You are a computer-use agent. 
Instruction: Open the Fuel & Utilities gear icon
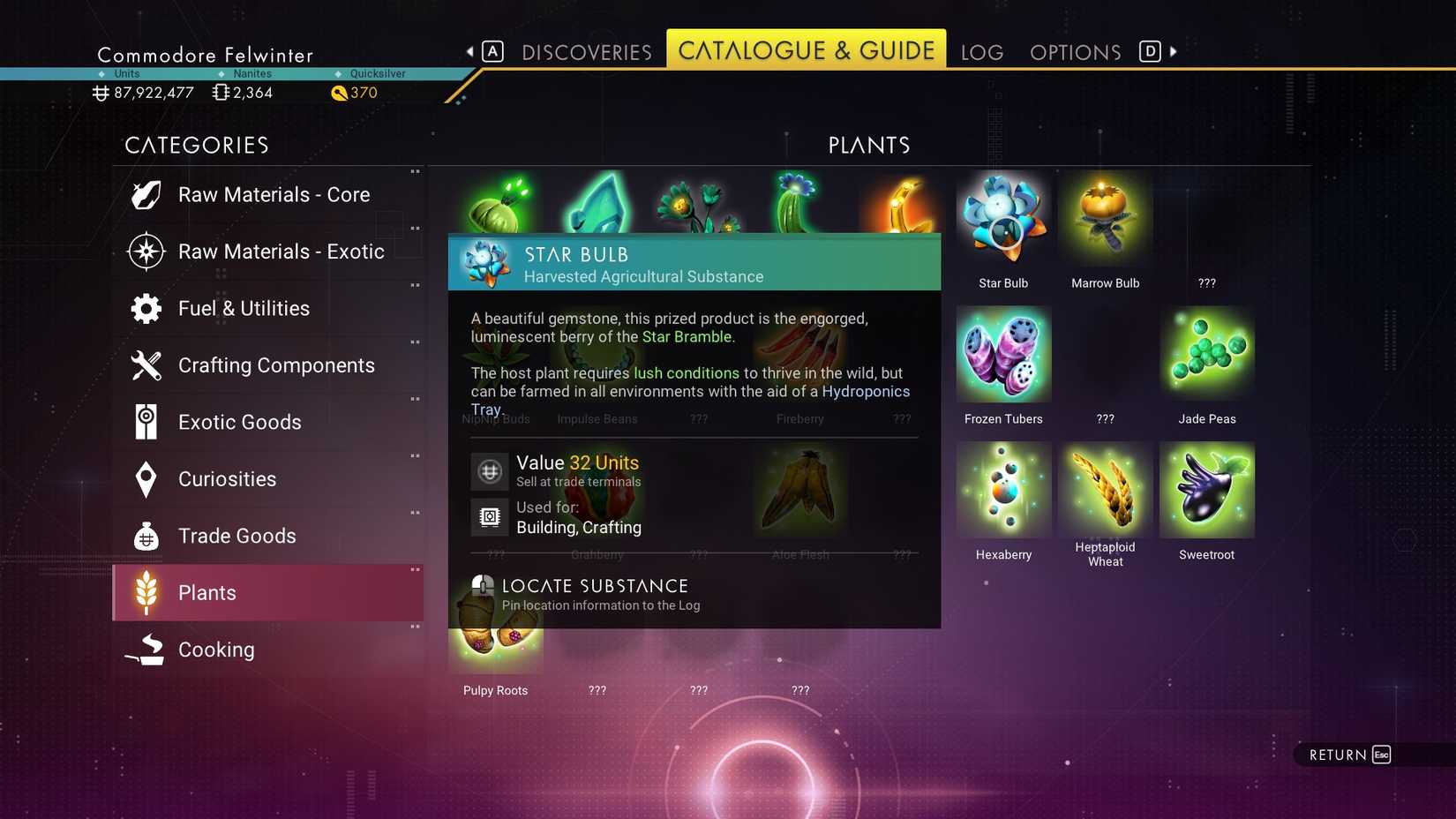[146, 308]
